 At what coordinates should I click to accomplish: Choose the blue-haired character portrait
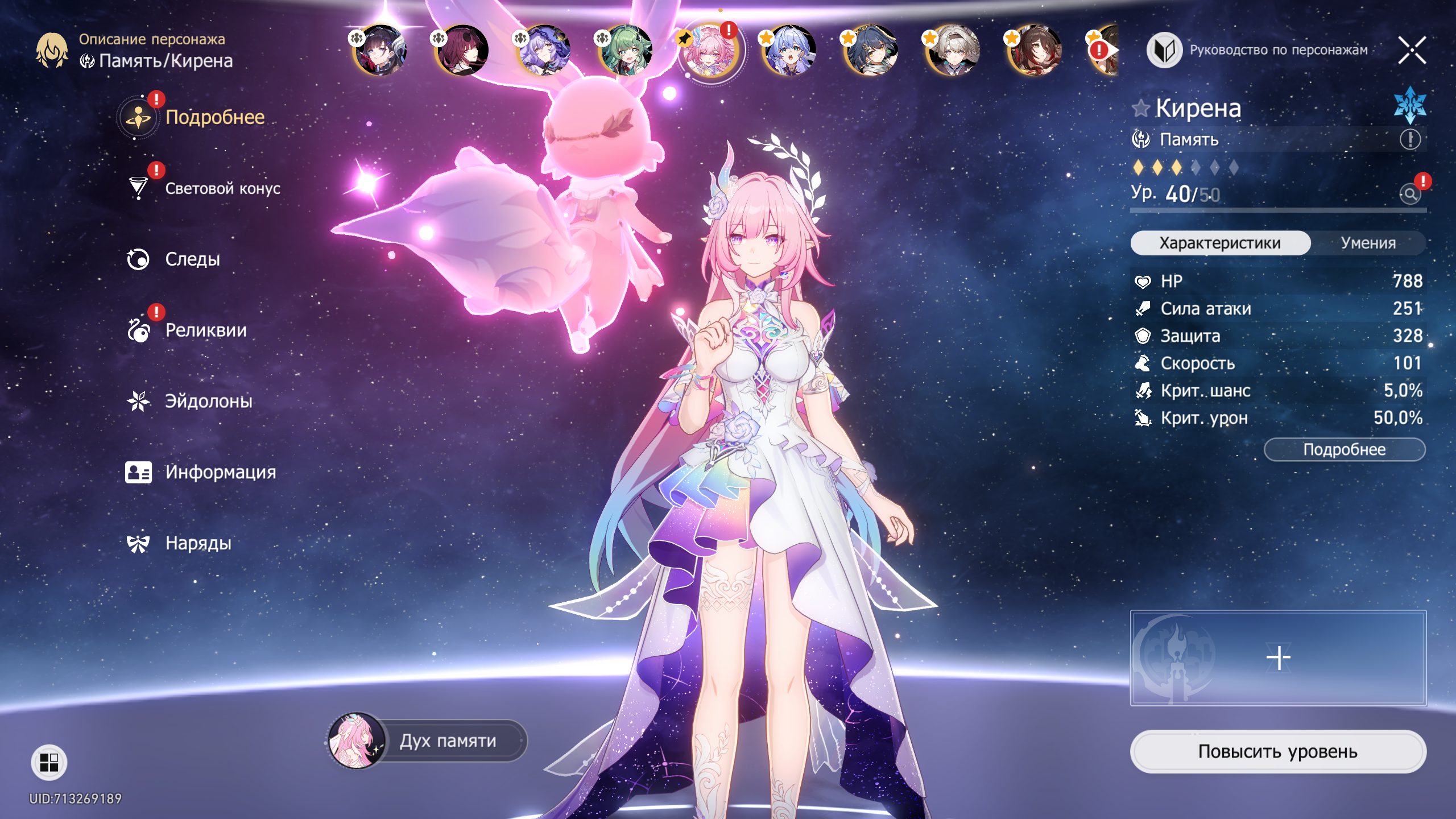click(789, 51)
